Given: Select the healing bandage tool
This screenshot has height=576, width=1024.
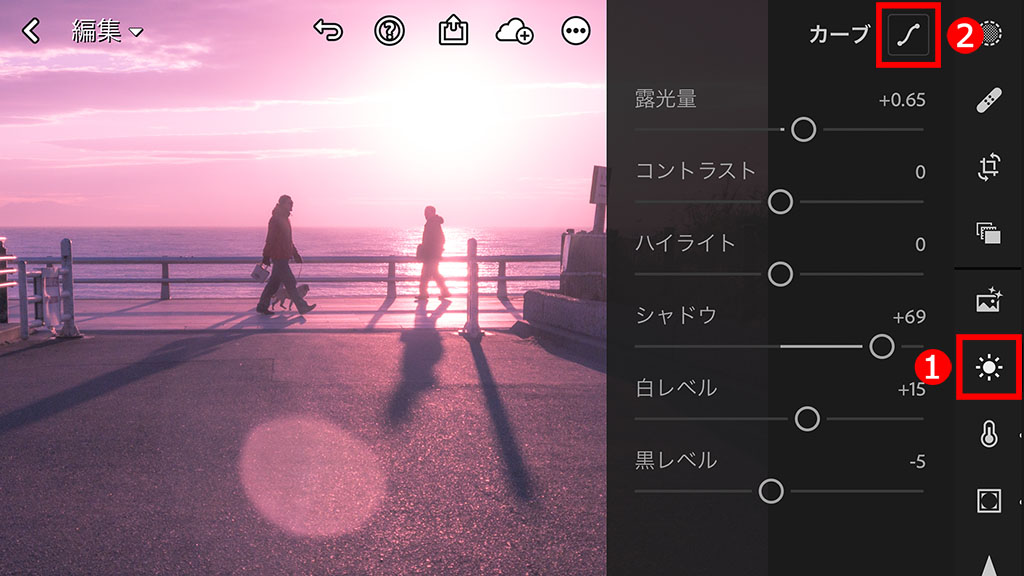Looking at the screenshot, I should click(989, 99).
